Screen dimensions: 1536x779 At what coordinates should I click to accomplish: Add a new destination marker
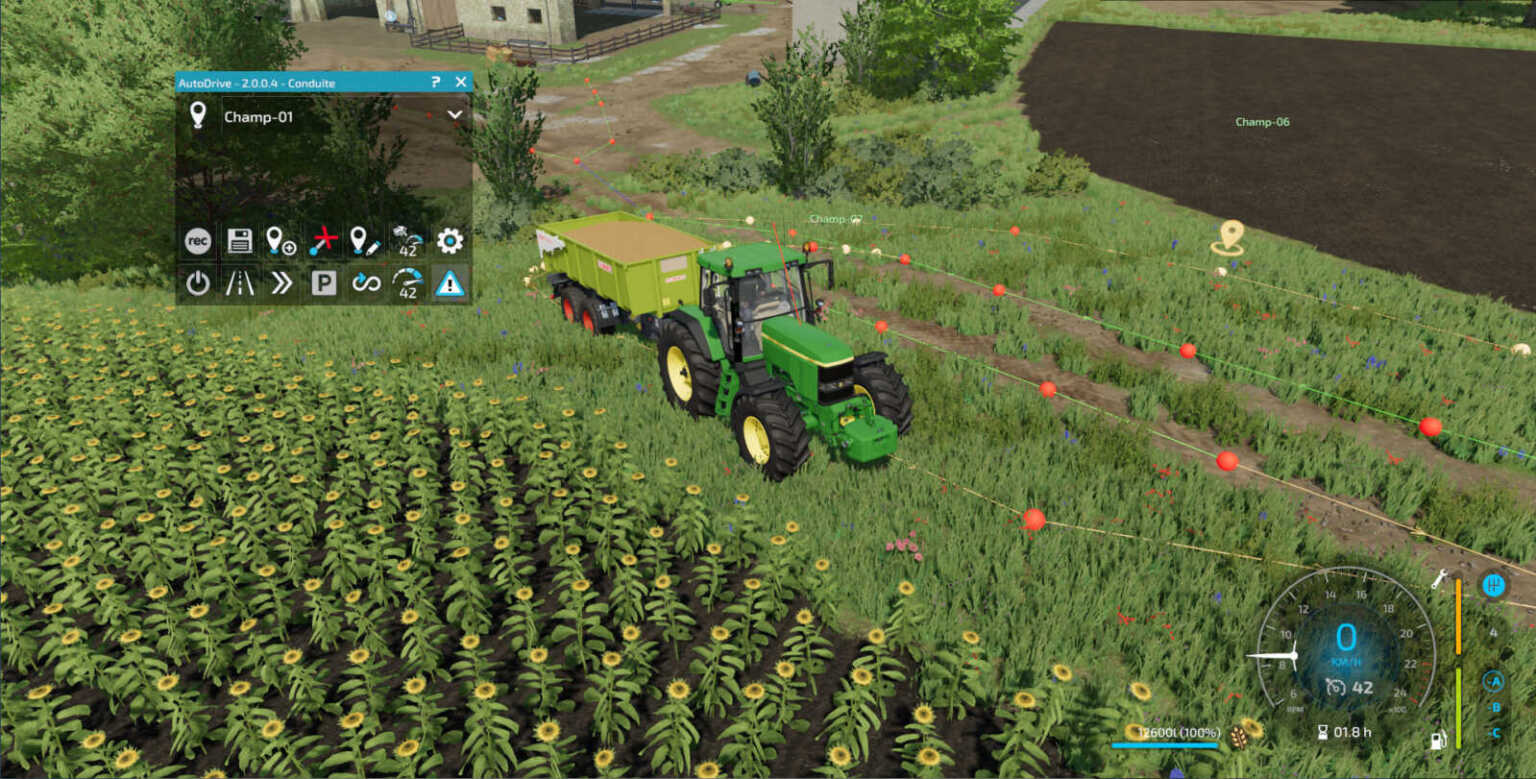point(281,241)
